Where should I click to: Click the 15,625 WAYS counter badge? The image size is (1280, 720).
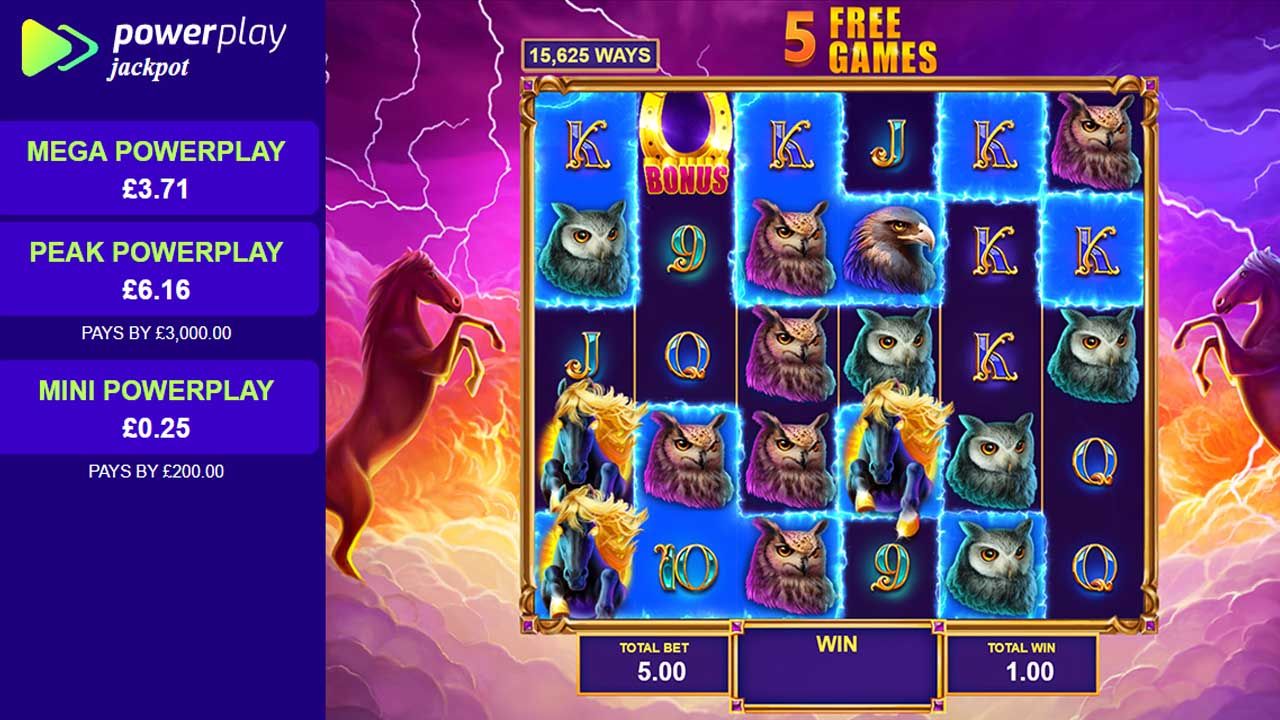[588, 55]
